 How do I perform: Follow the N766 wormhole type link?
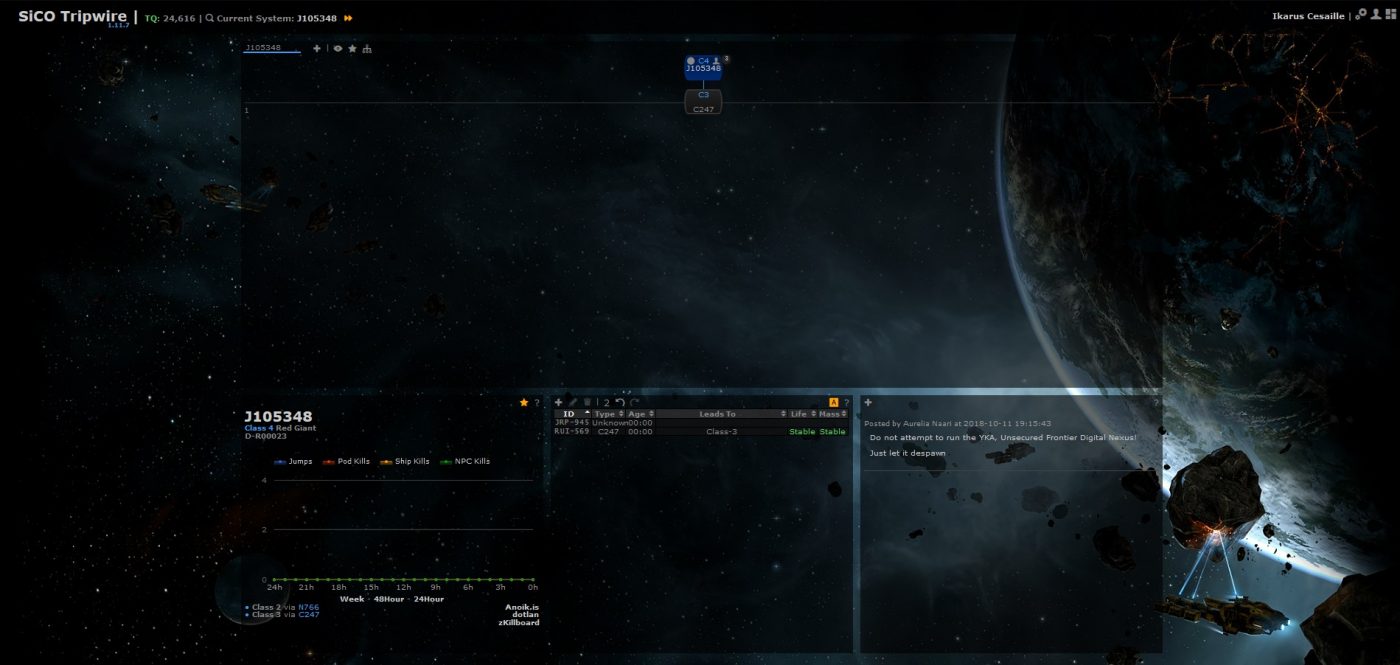click(x=308, y=607)
